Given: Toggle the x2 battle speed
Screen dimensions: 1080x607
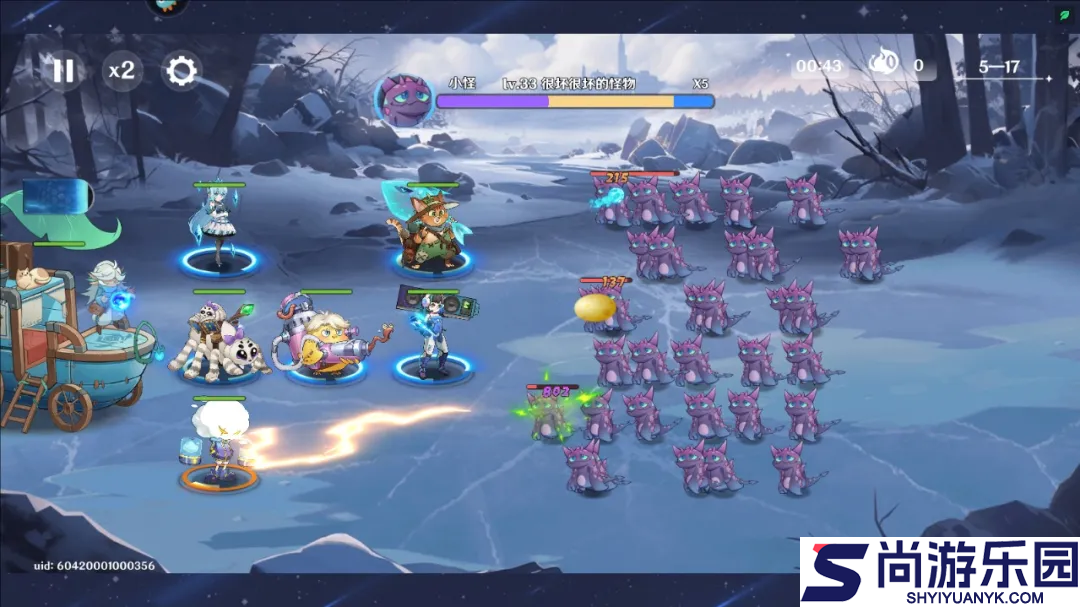Looking at the screenshot, I should point(122,70).
